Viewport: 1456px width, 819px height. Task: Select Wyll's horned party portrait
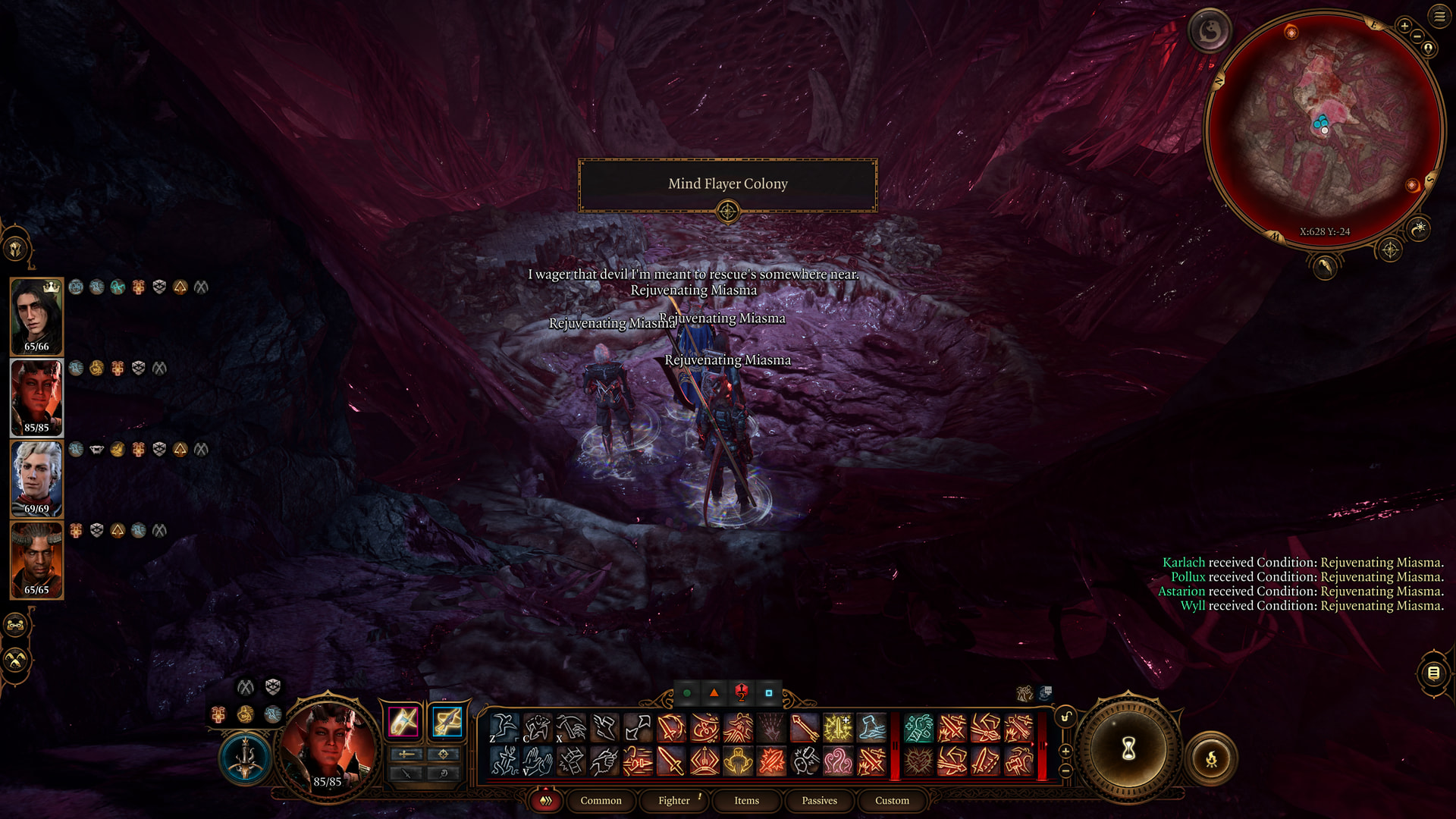point(36,559)
